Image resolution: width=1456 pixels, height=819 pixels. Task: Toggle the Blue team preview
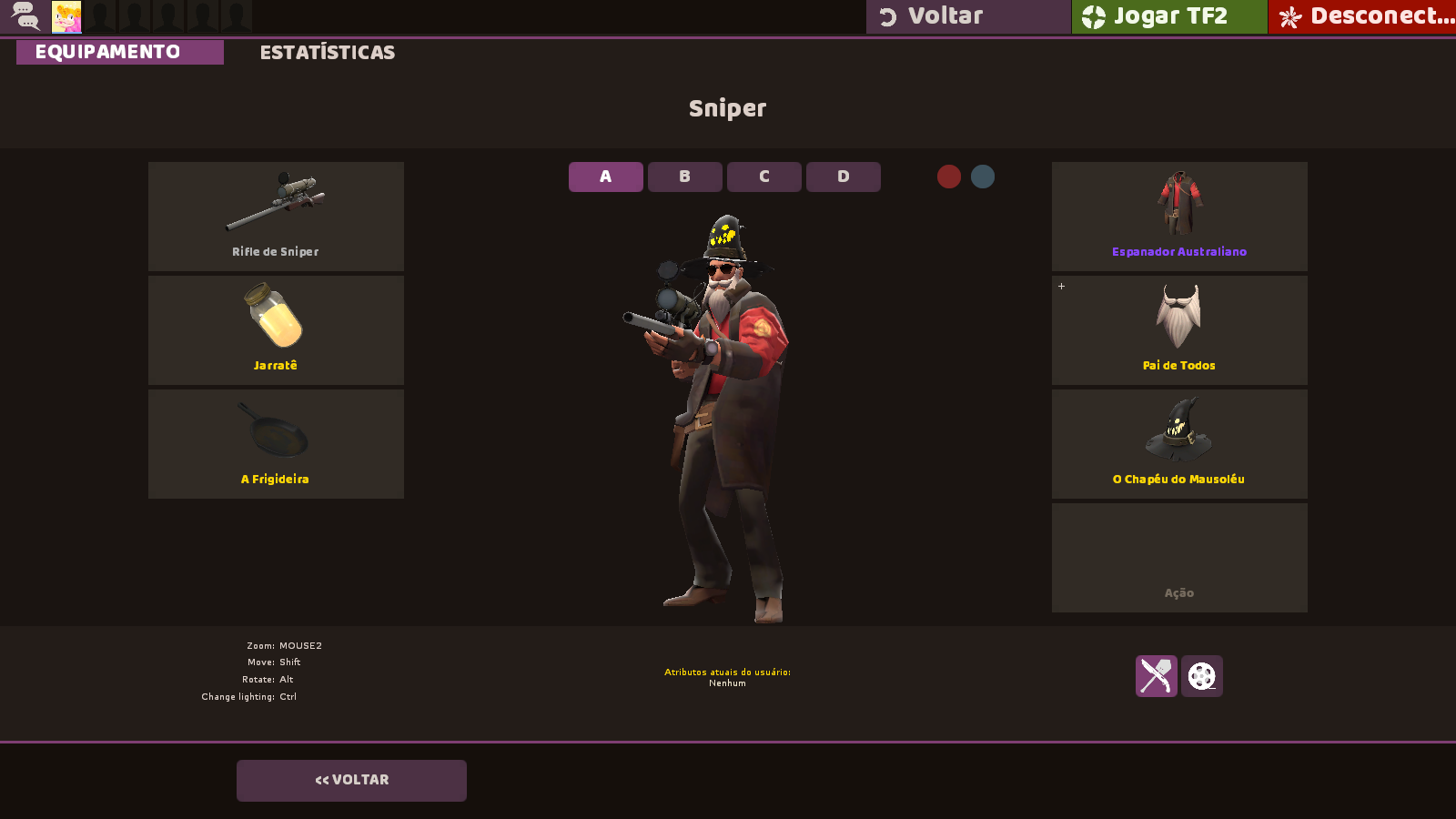click(982, 177)
